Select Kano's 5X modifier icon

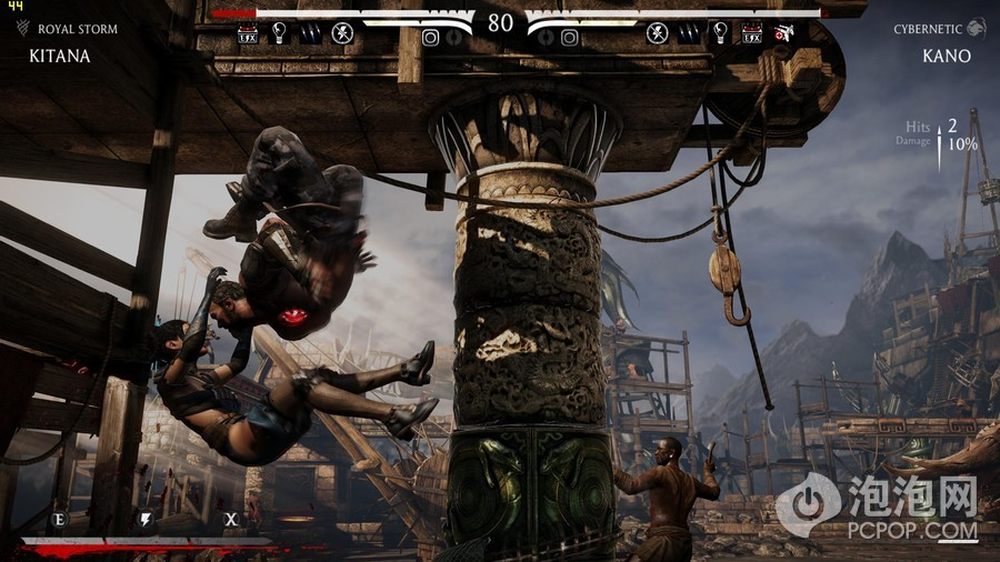click(751, 34)
